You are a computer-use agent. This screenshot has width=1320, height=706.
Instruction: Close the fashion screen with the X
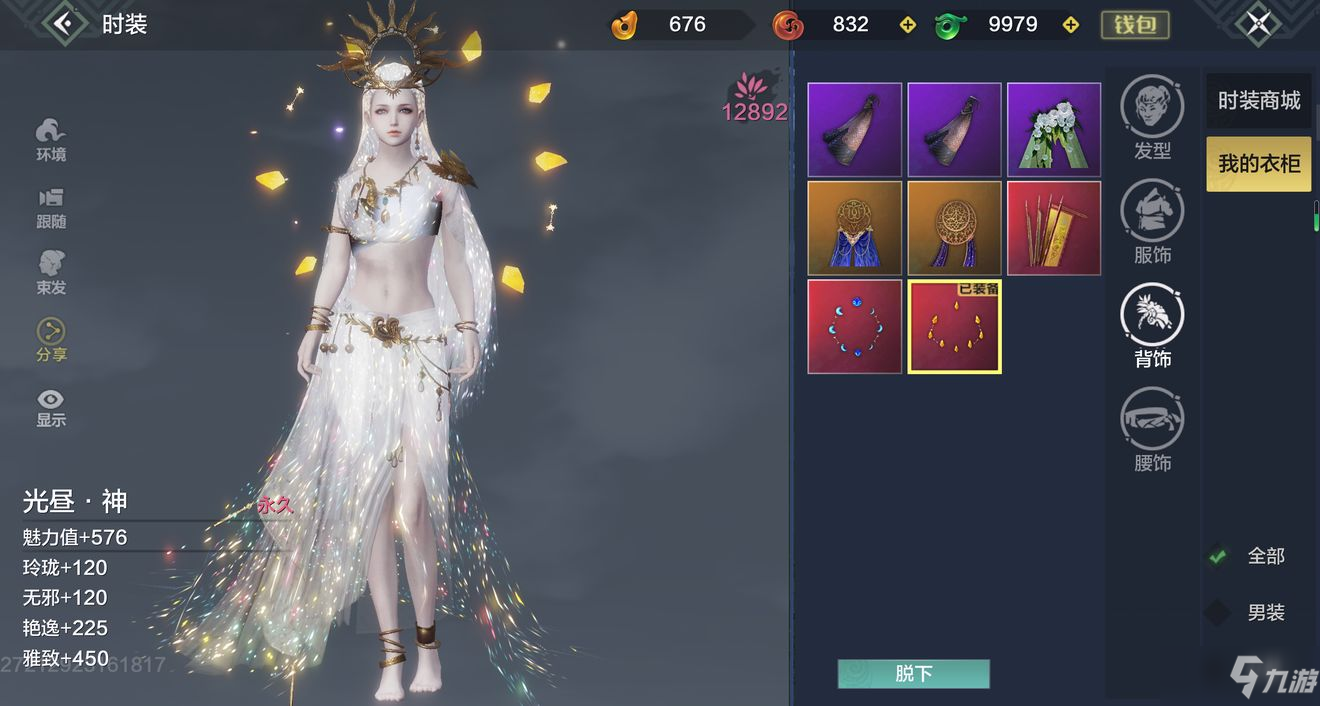point(1258,23)
